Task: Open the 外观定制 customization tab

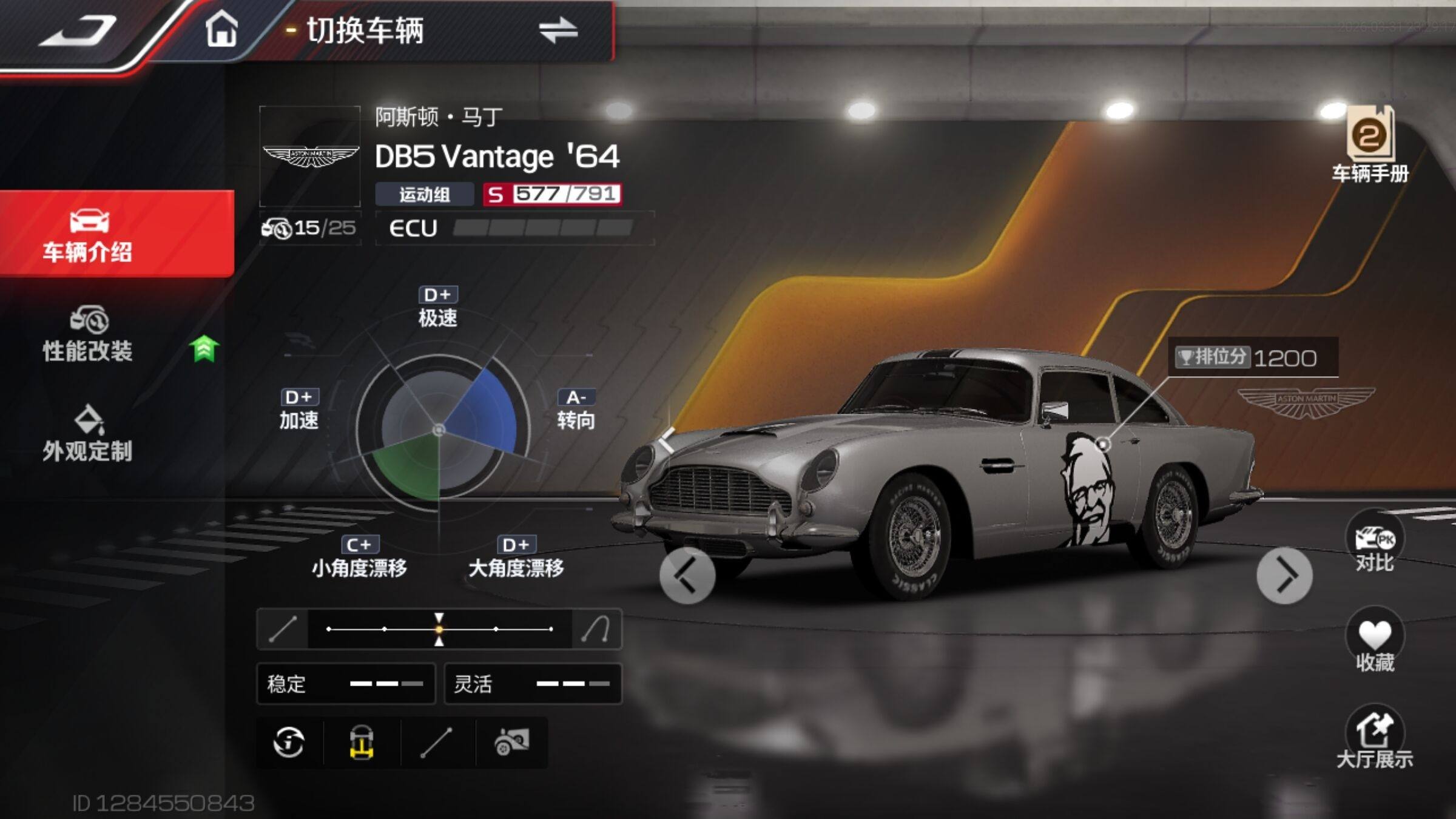Action: click(88, 434)
